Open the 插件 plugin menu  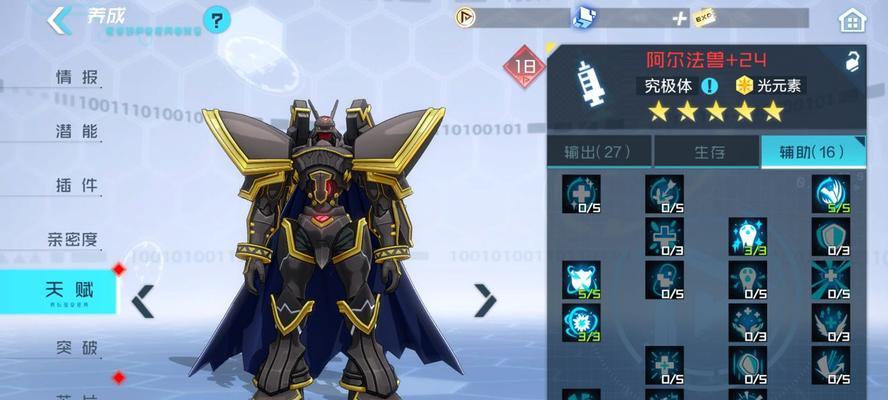click(x=76, y=185)
